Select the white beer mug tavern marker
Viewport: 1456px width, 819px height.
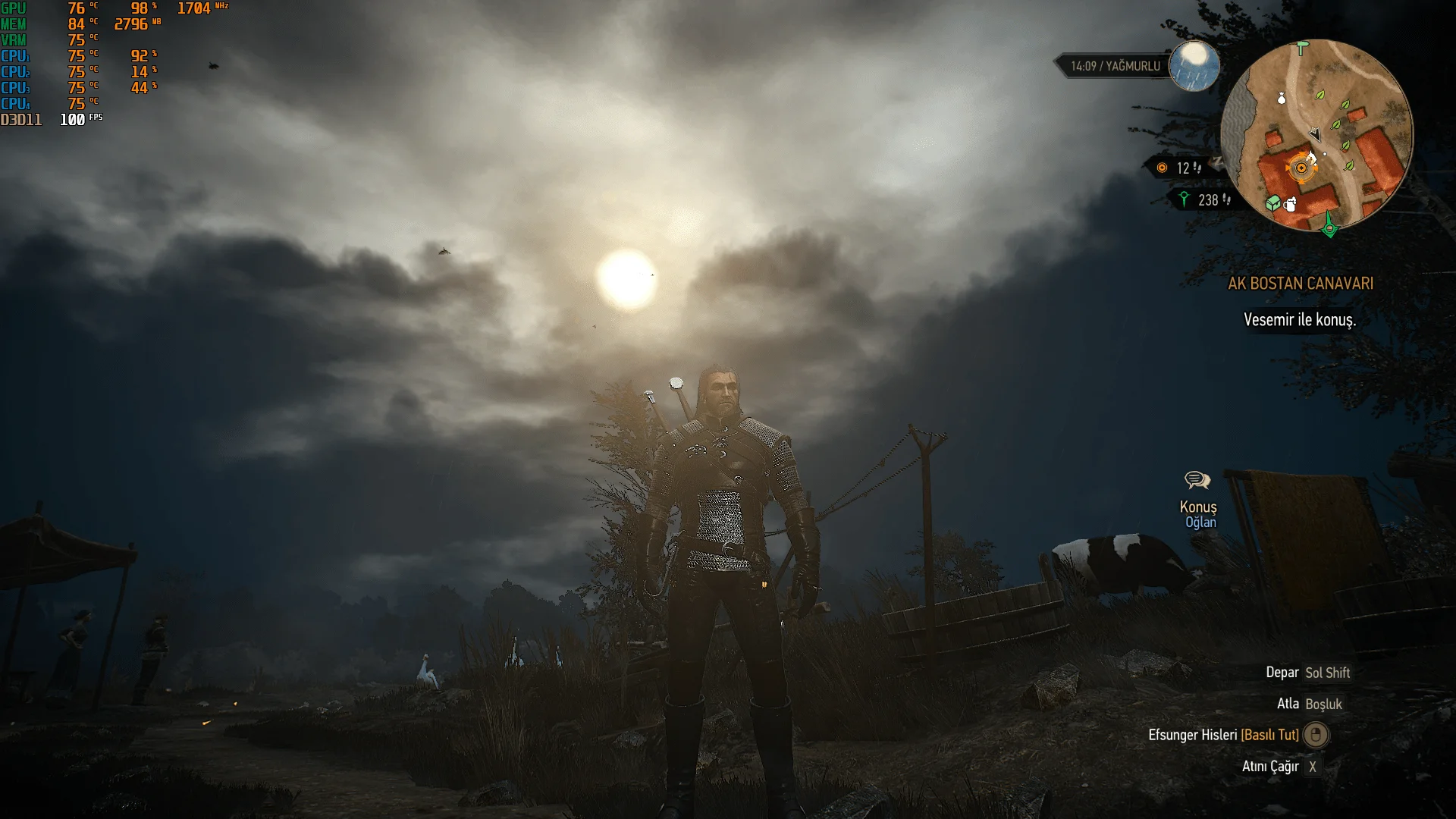click(1290, 203)
